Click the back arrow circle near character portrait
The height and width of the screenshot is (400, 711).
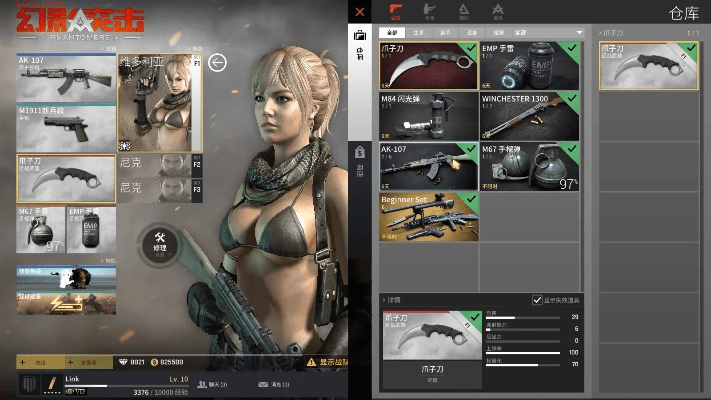[x=218, y=63]
